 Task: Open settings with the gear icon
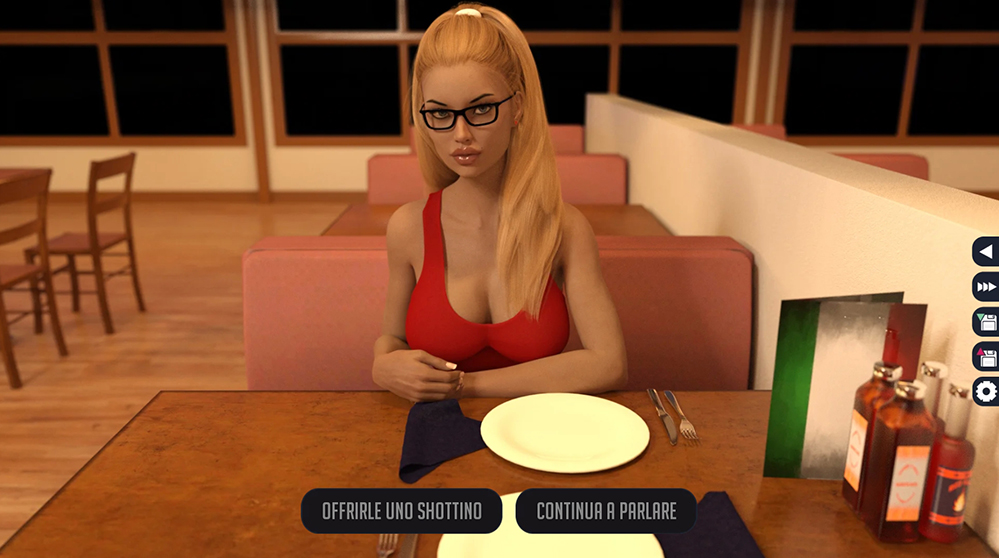pyautogui.click(x=986, y=391)
